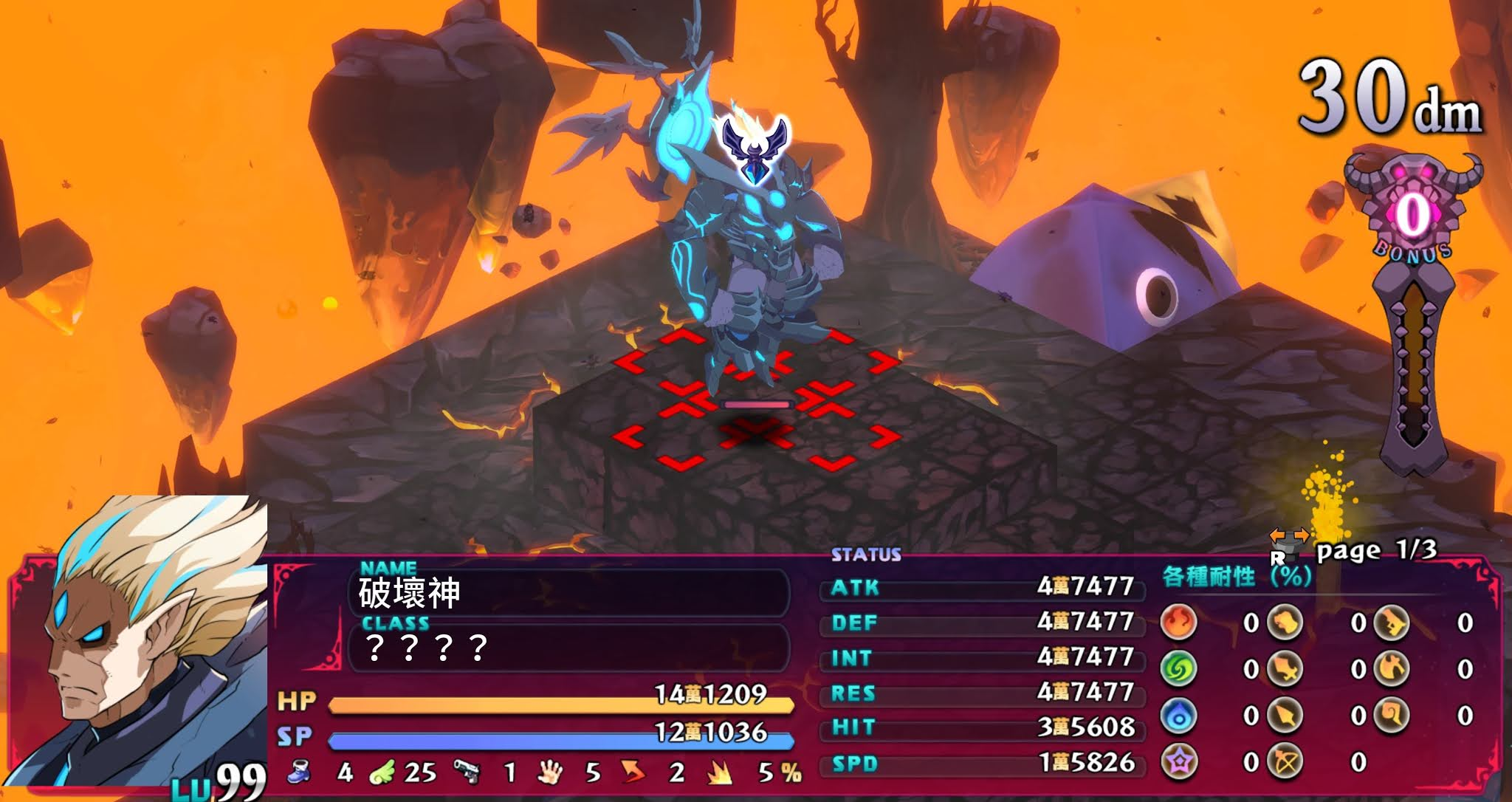
Task: Click the blue water droplet resistance icon
Action: pos(1178,715)
